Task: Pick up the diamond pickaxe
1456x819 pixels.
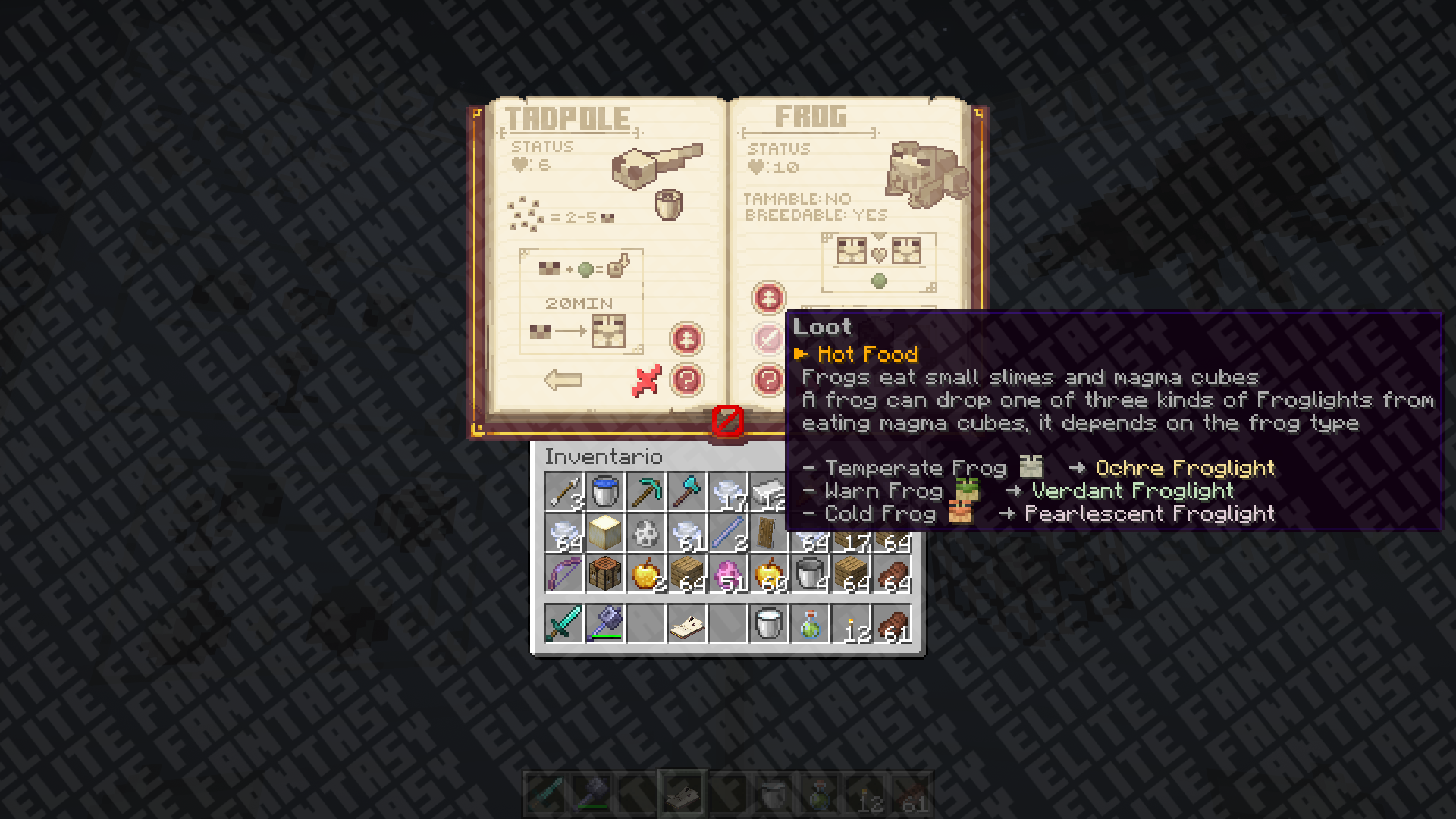Action: tap(646, 492)
